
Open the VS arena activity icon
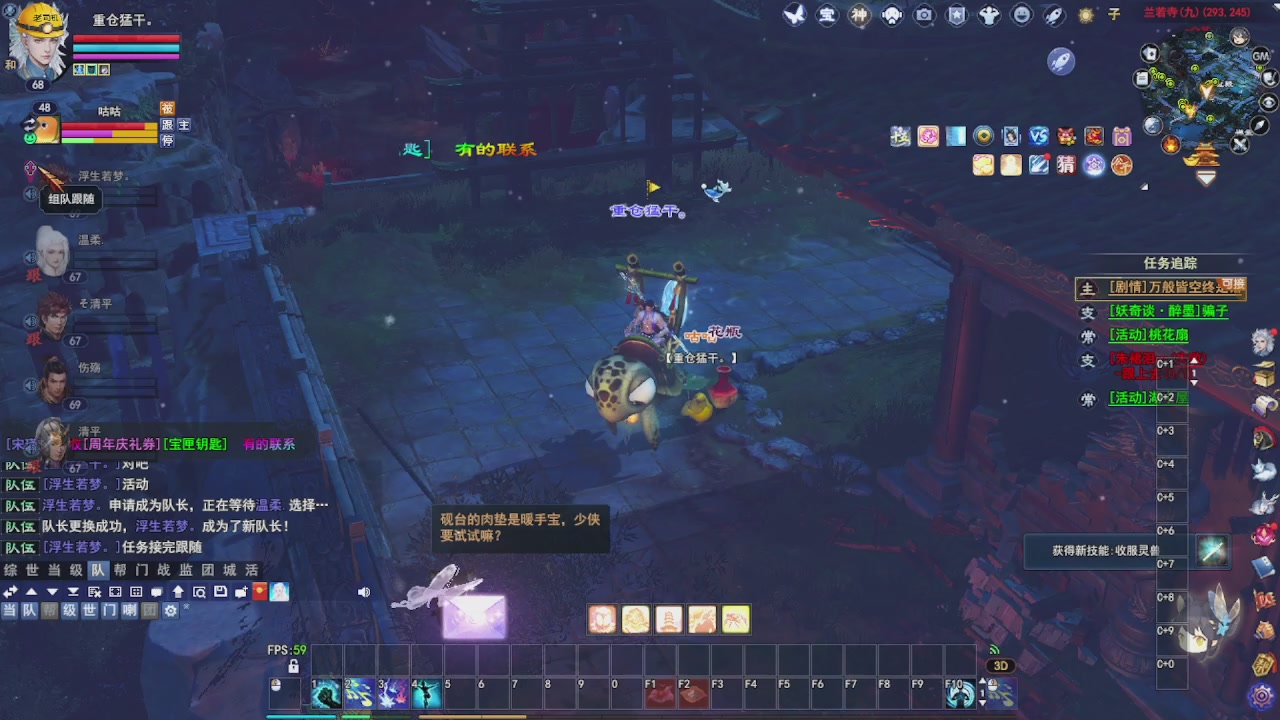click(x=1038, y=136)
